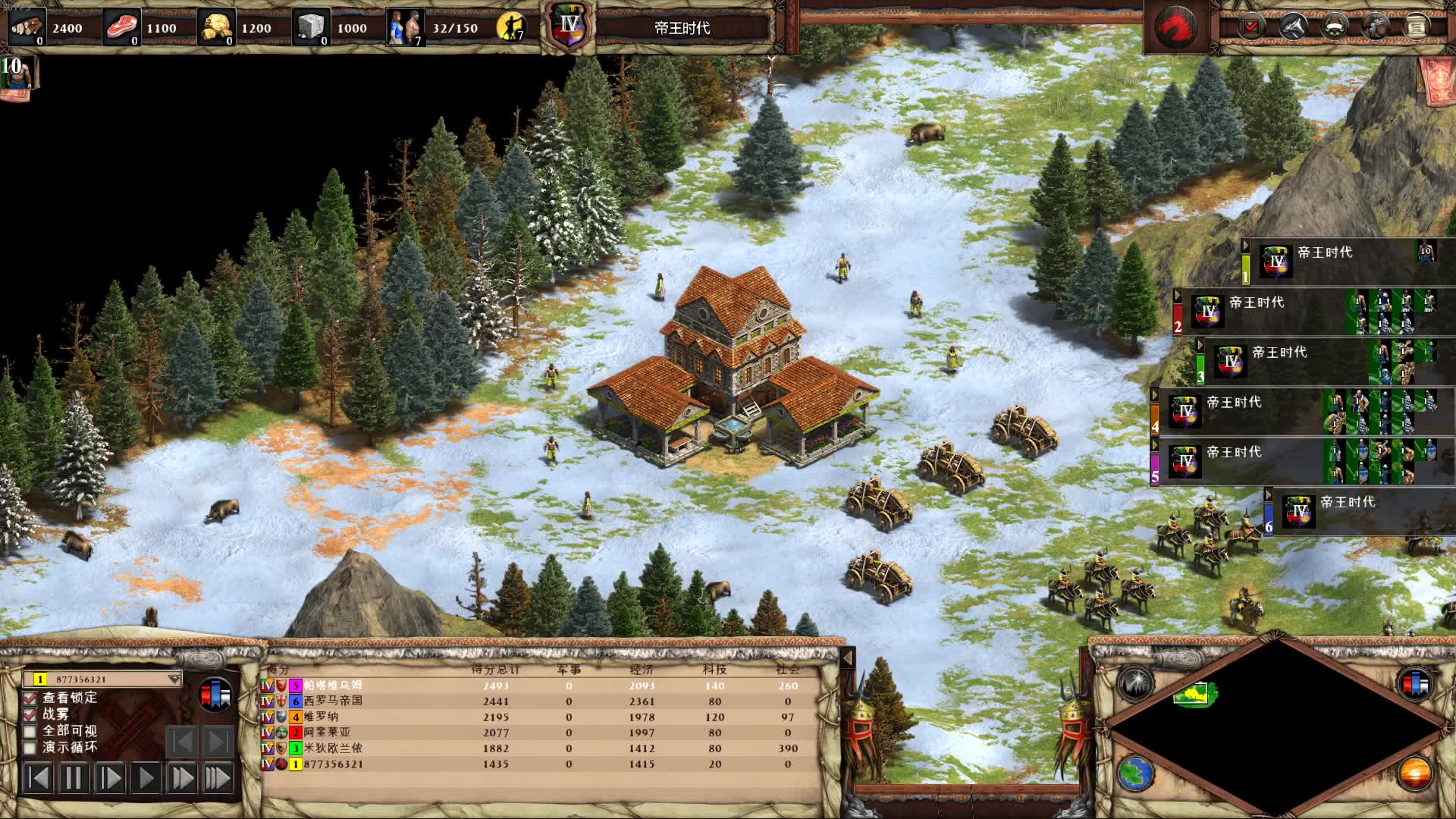Restart replay with skip-to-start button

point(38,778)
